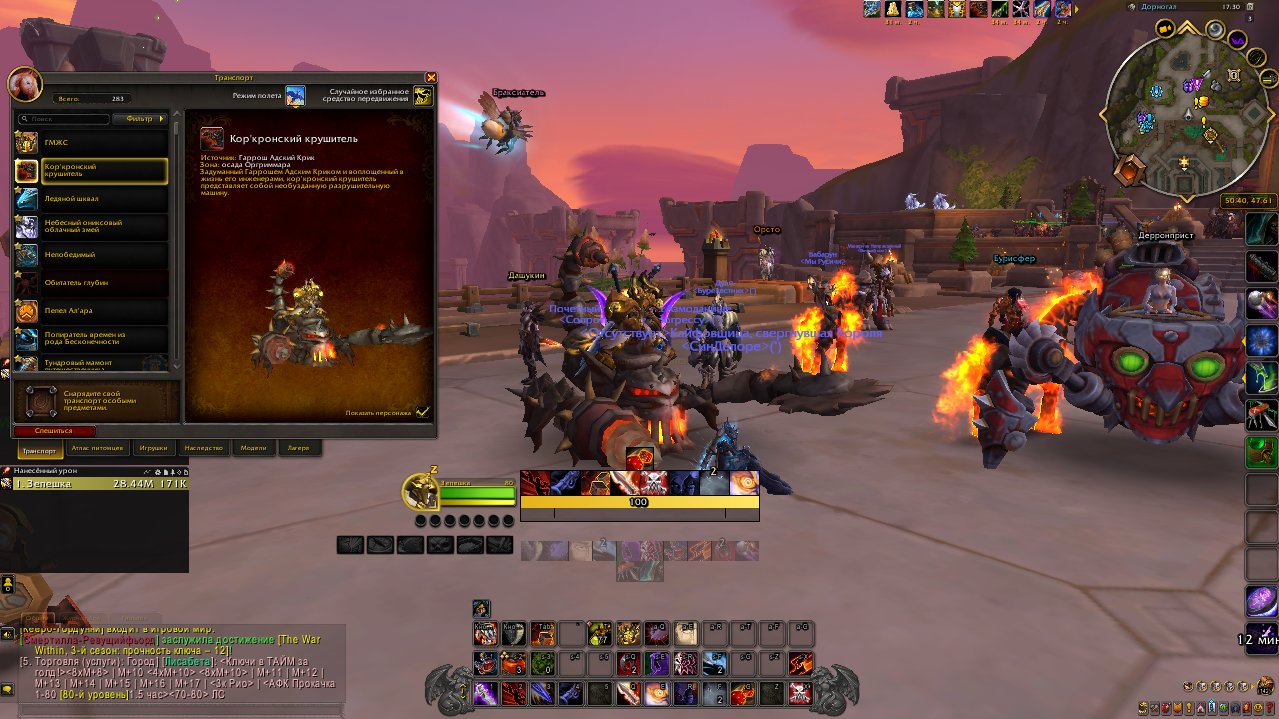Screen dimensions: 1279x719
Task: Switch to the Наследство tab
Action: (x=203, y=448)
